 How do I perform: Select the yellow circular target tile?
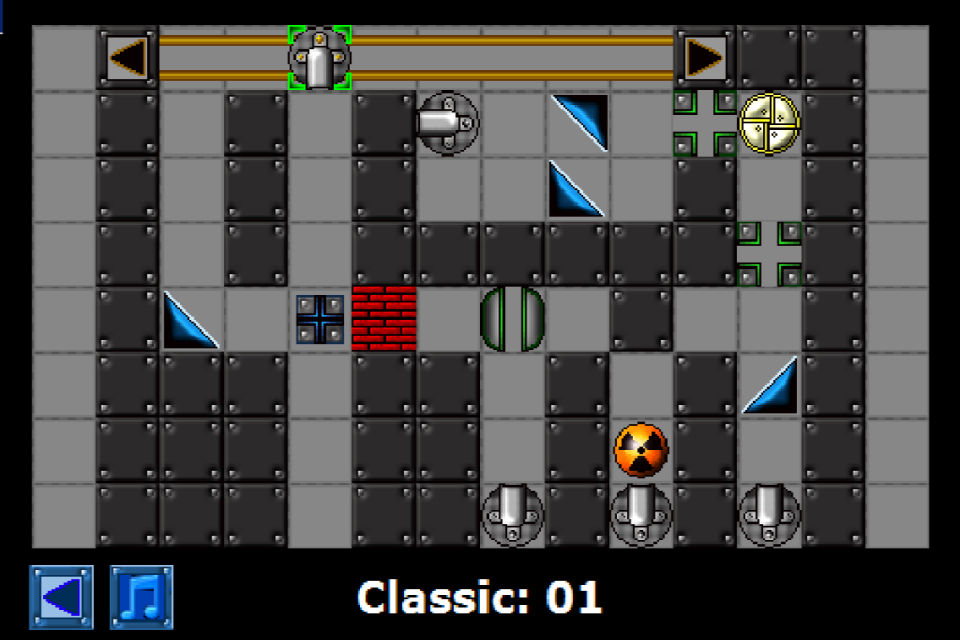[769, 123]
